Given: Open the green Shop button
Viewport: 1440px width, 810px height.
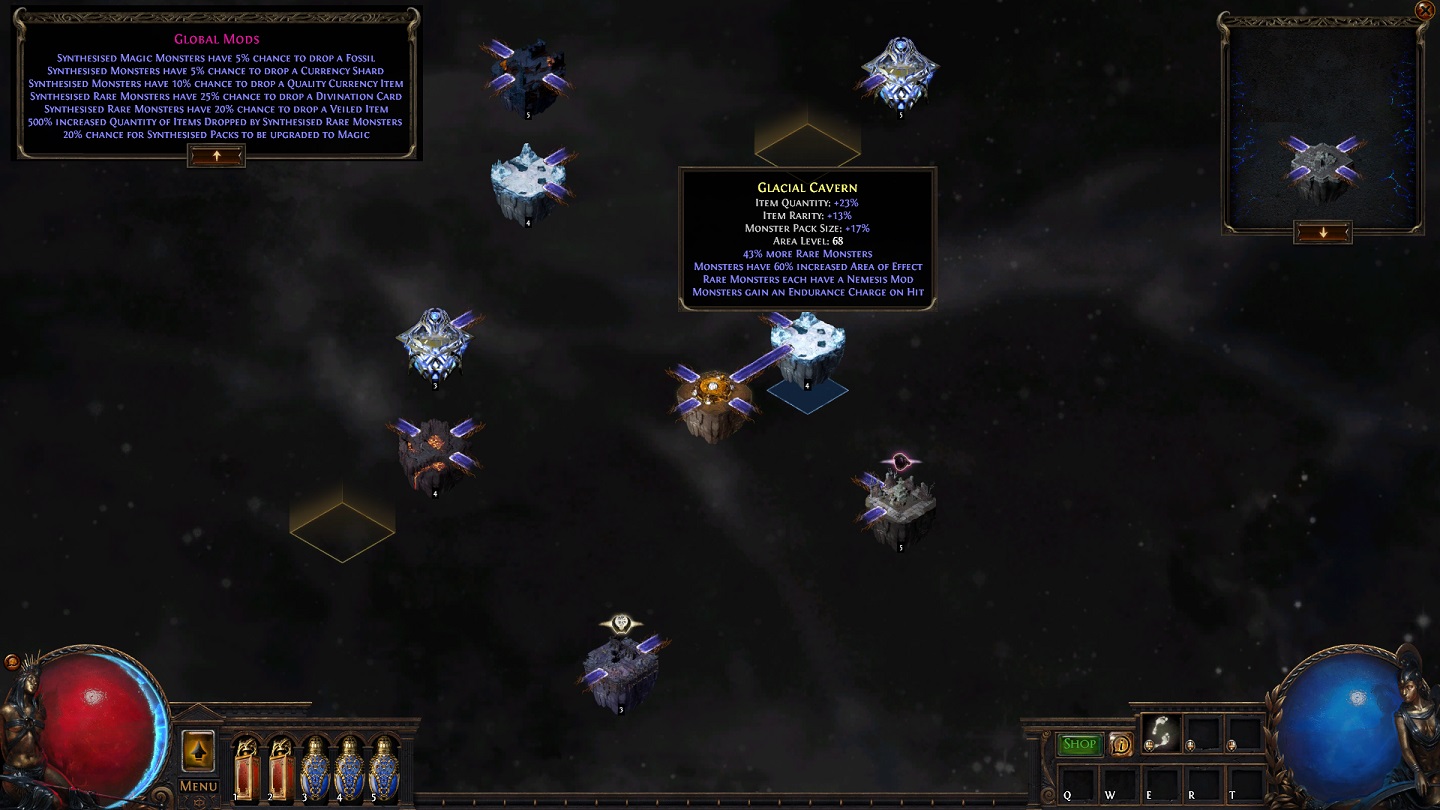Looking at the screenshot, I should [1080, 744].
